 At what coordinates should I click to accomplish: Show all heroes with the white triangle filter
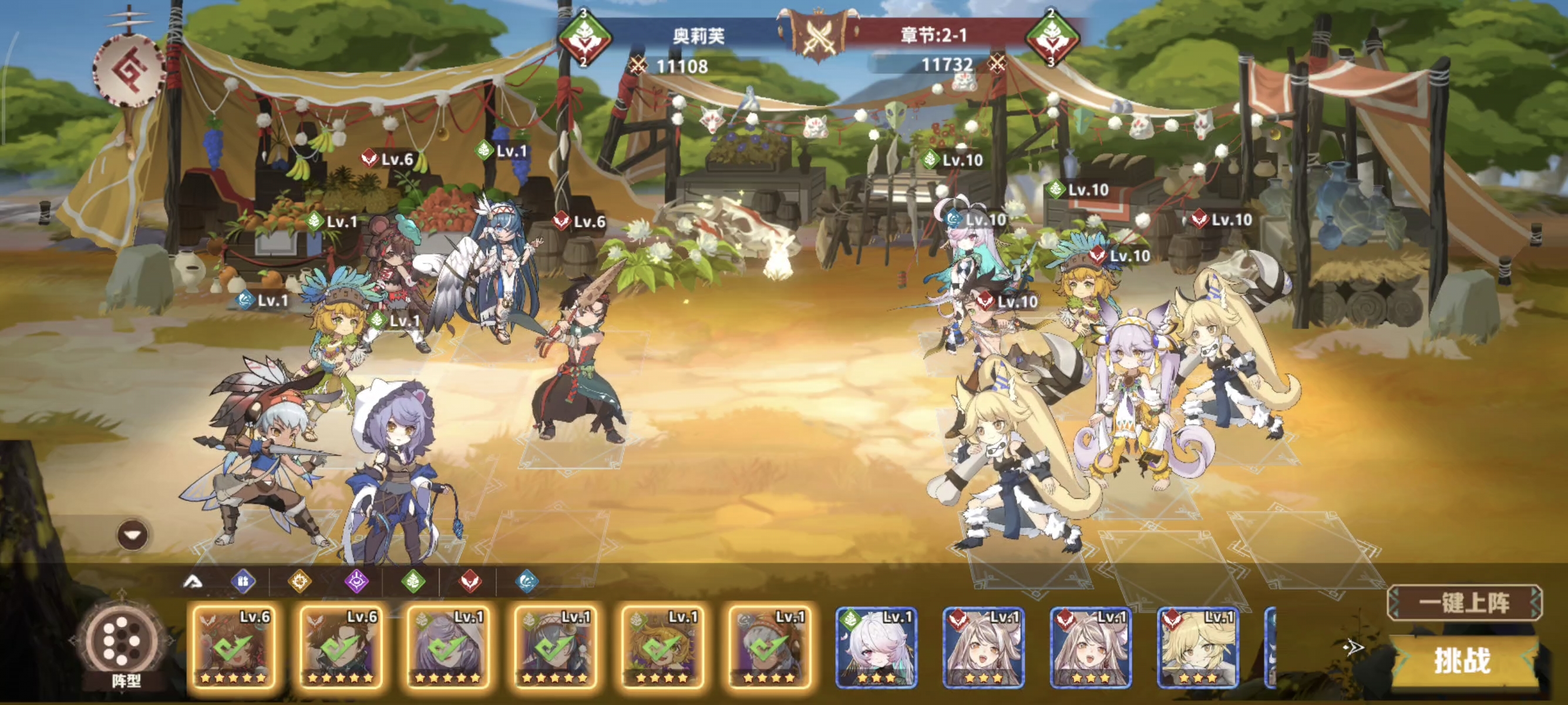(194, 582)
